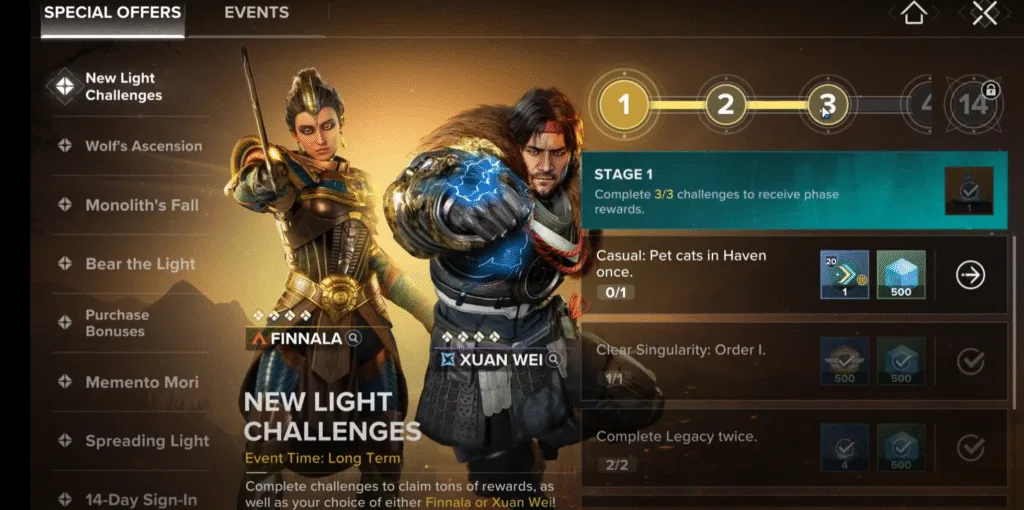This screenshot has height=510, width=1024.
Task: Open the Special Offers tab
Action: click(x=112, y=13)
